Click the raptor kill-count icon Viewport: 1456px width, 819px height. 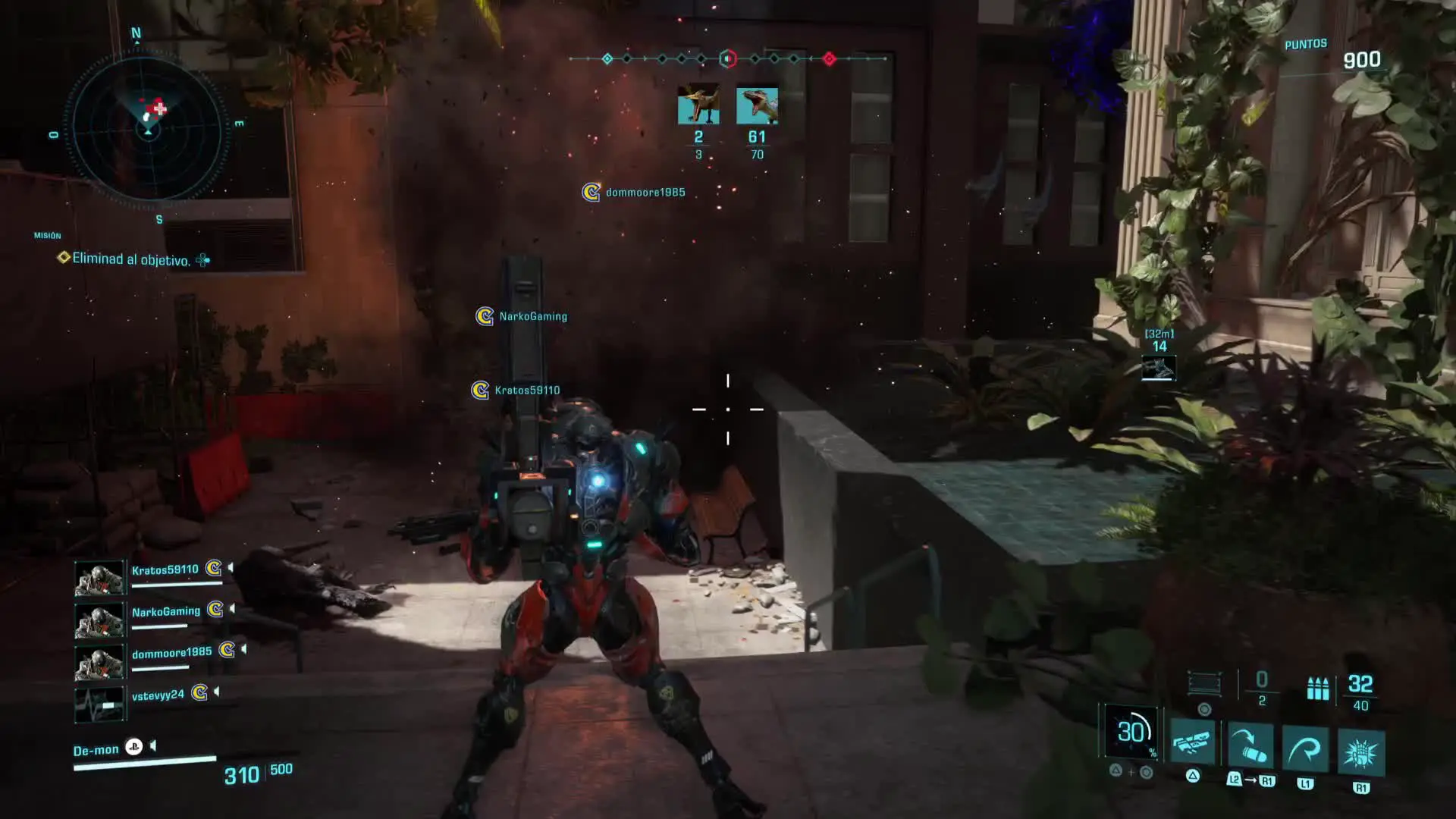[757, 105]
